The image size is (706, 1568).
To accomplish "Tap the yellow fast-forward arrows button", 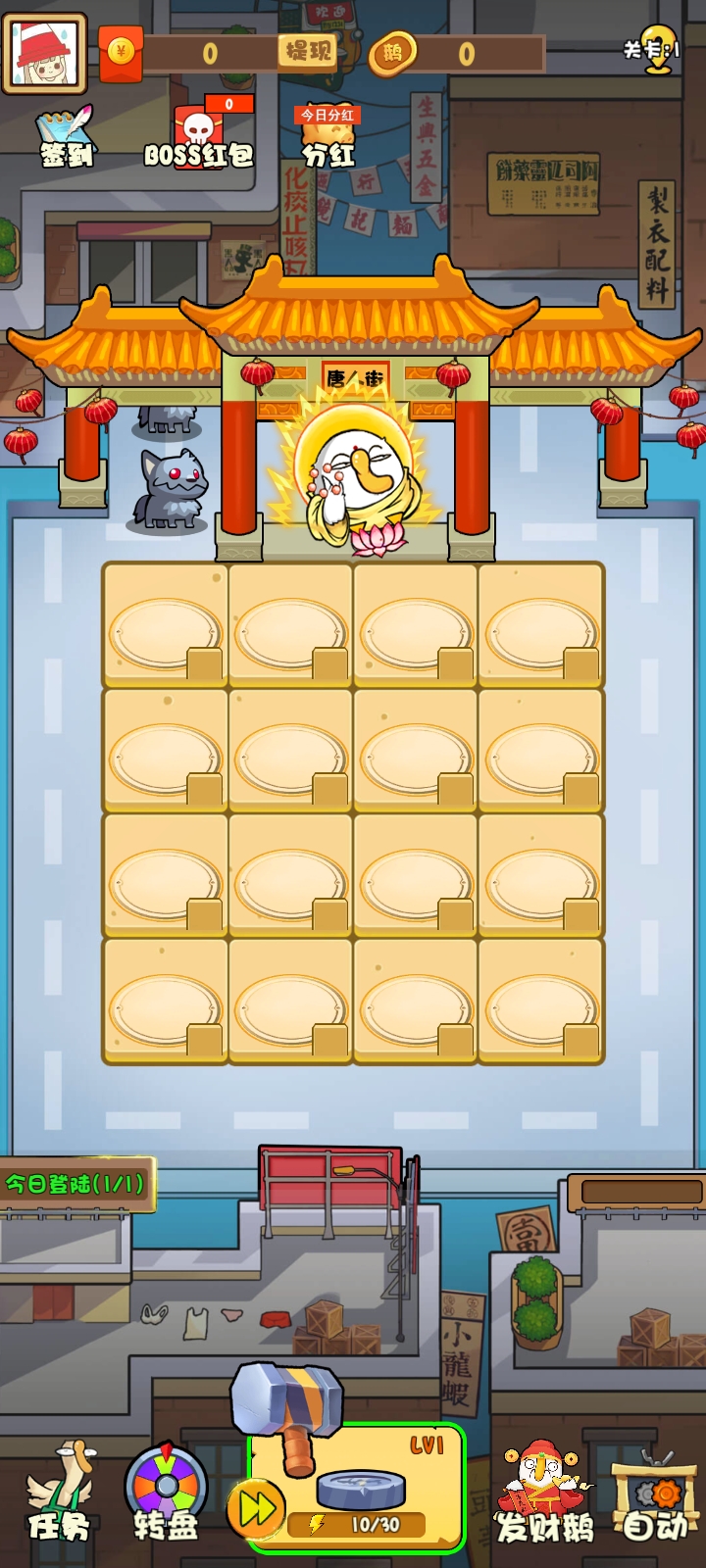I will (256, 1509).
